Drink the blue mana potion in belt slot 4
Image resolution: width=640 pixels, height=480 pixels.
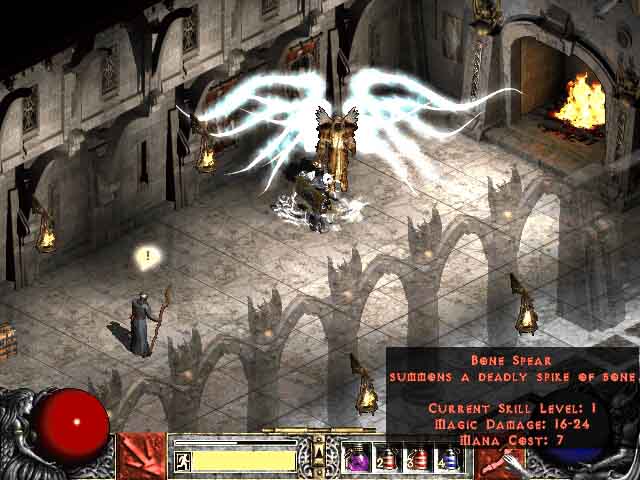[x=450, y=458]
